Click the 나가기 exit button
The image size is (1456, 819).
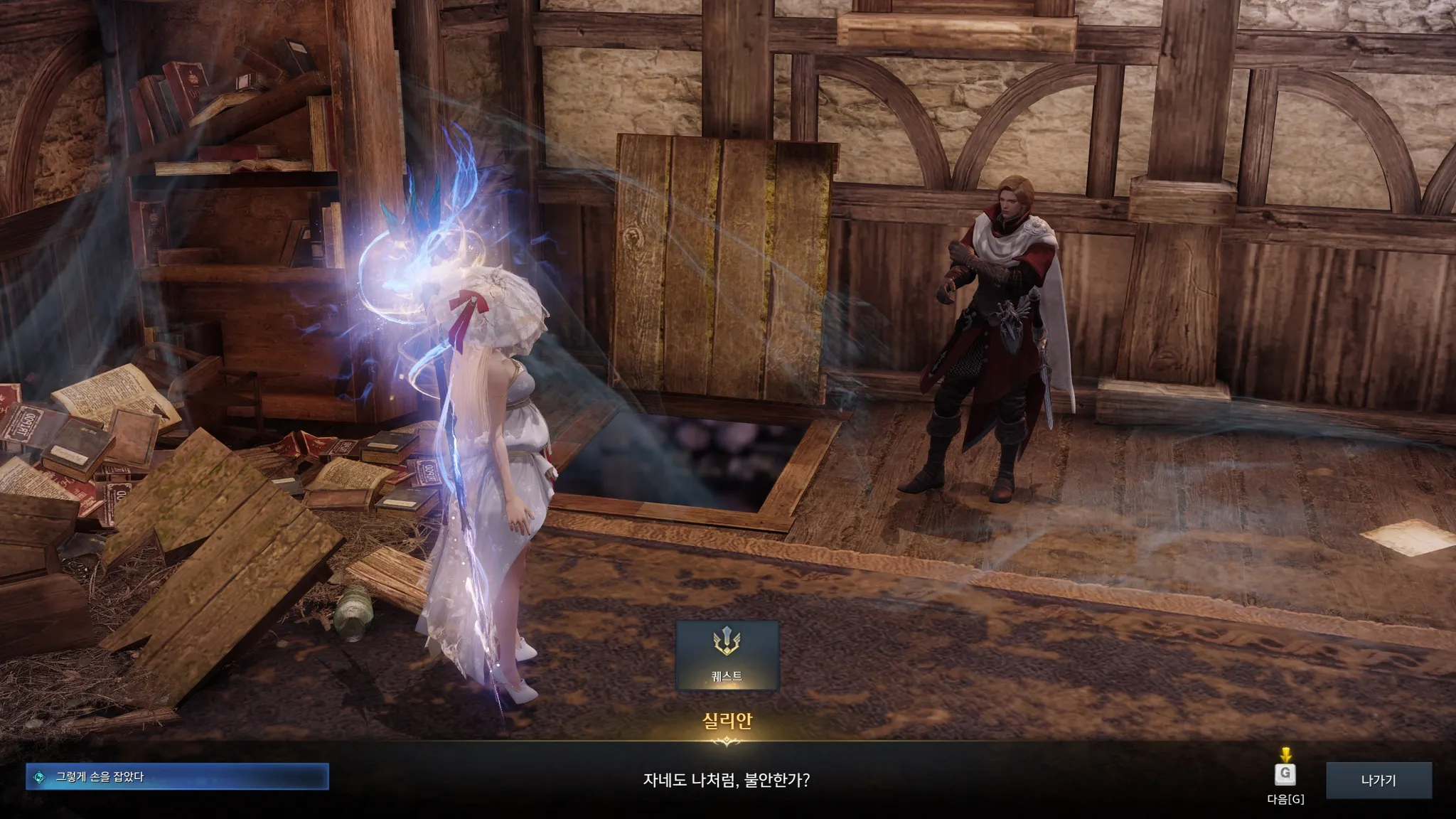1378,780
